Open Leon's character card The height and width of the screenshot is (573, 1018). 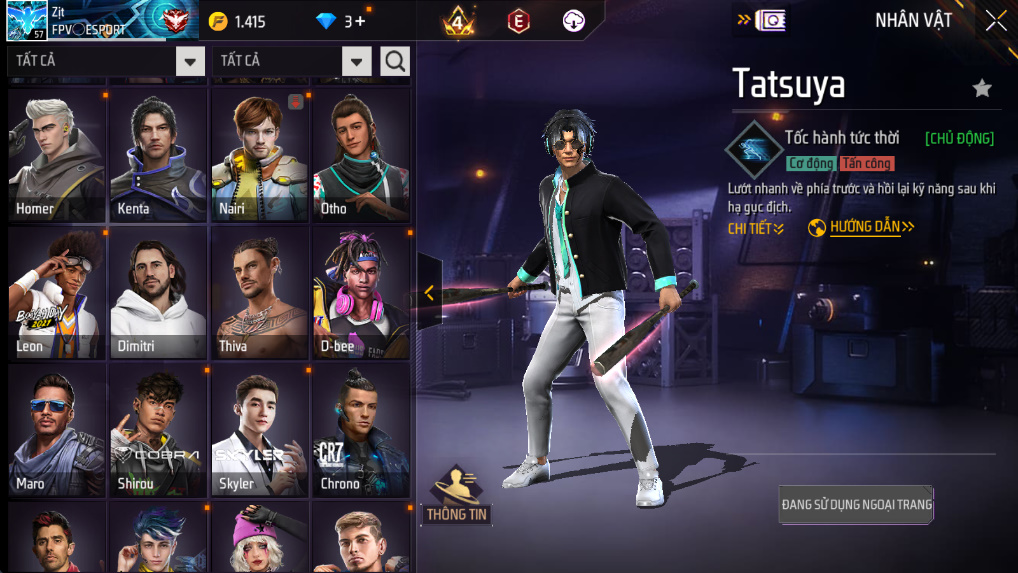pos(57,292)
